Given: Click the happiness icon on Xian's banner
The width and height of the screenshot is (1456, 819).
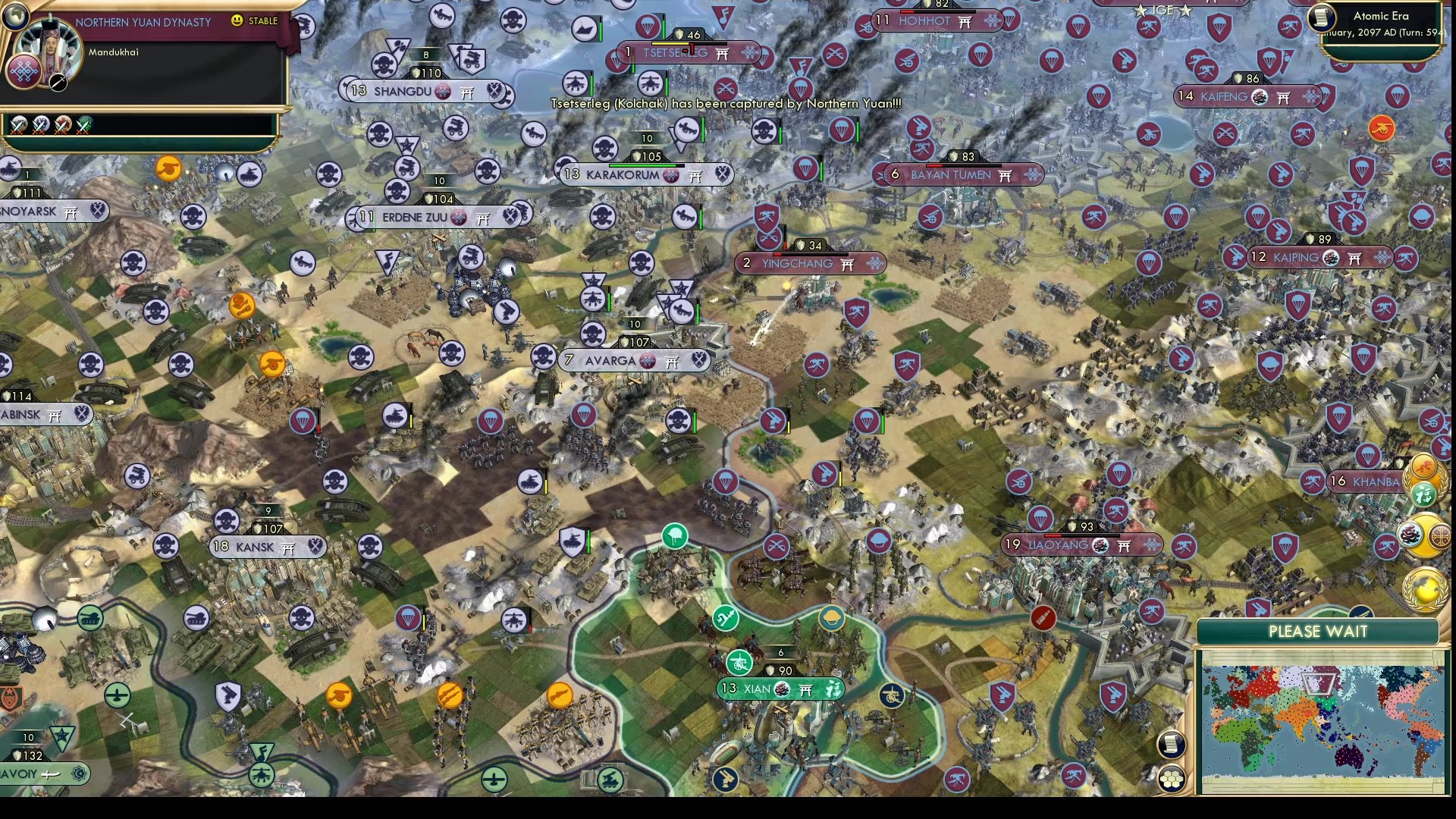Looking at the screenshot, I should pos(832,689).
